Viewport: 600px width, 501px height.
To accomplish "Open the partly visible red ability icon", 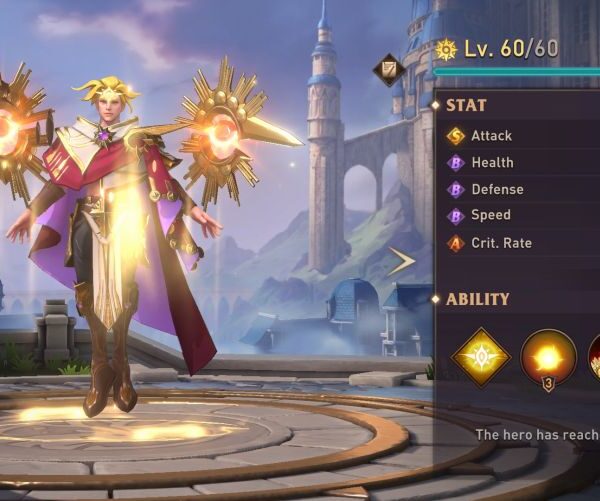I will (593, 357).
